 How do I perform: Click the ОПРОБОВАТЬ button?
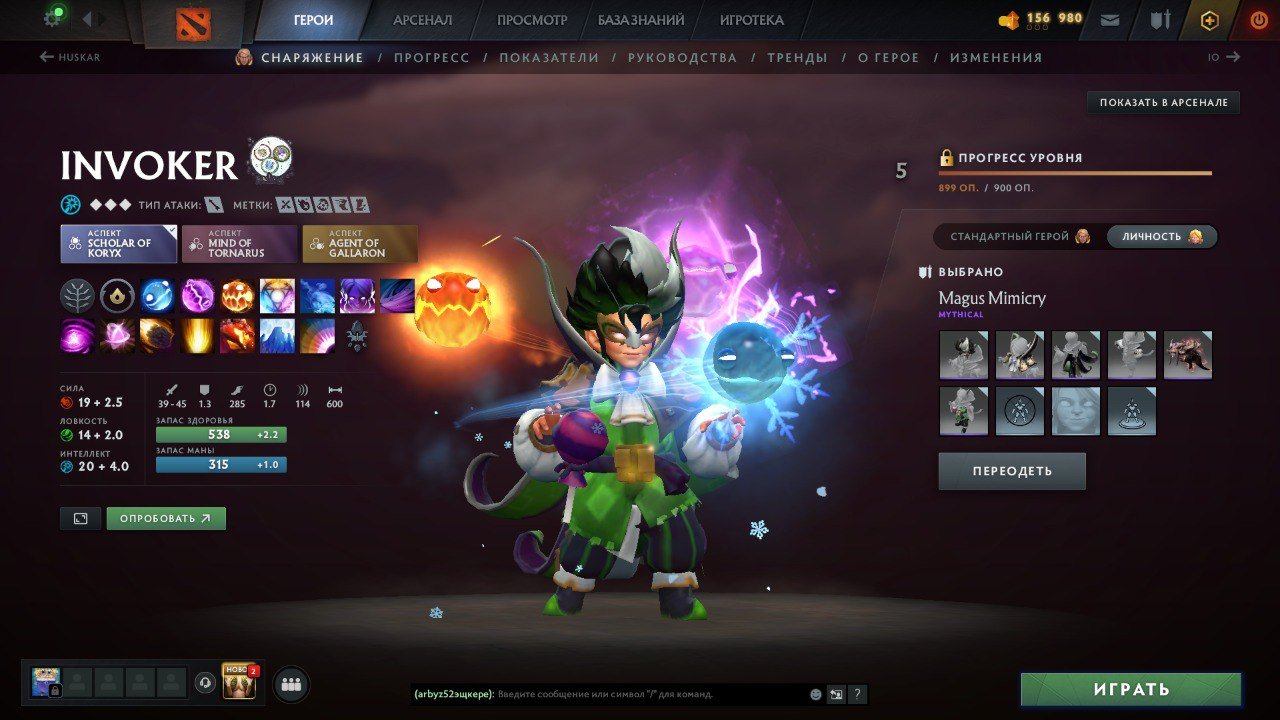click(x=166, y=518)
